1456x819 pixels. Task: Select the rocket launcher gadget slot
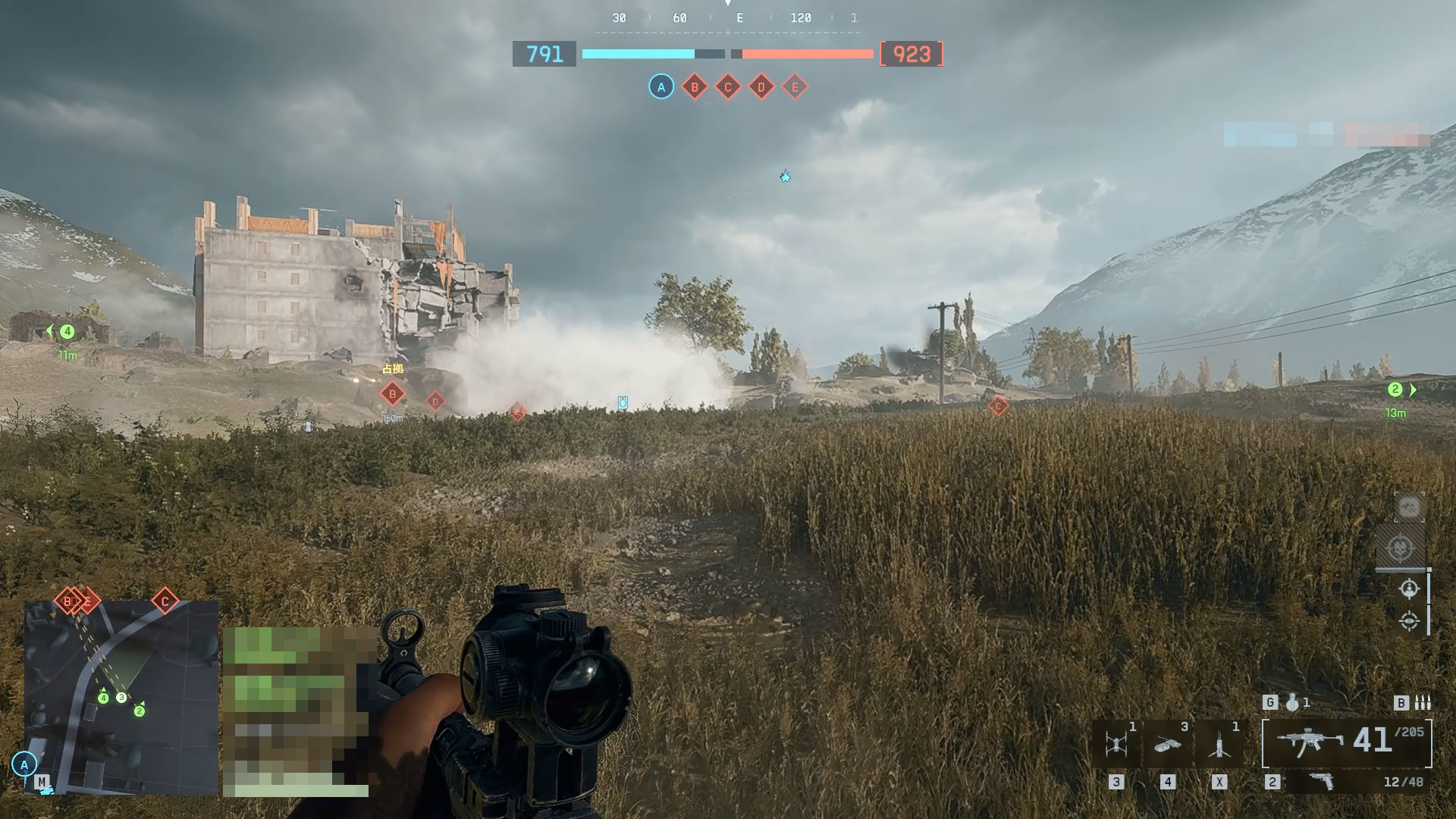(1219, 745)
